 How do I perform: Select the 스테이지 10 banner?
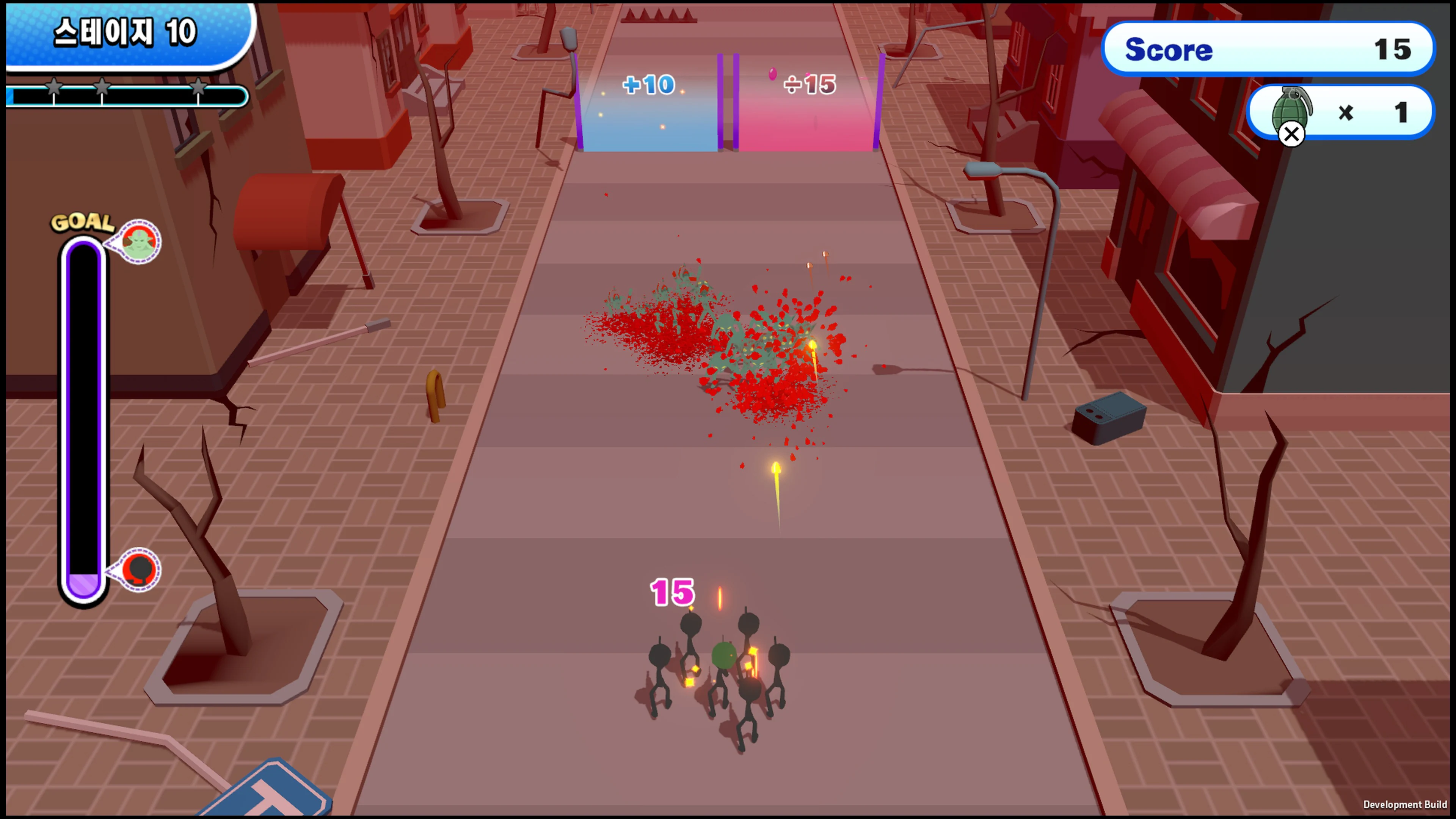(x=126, y=32)
